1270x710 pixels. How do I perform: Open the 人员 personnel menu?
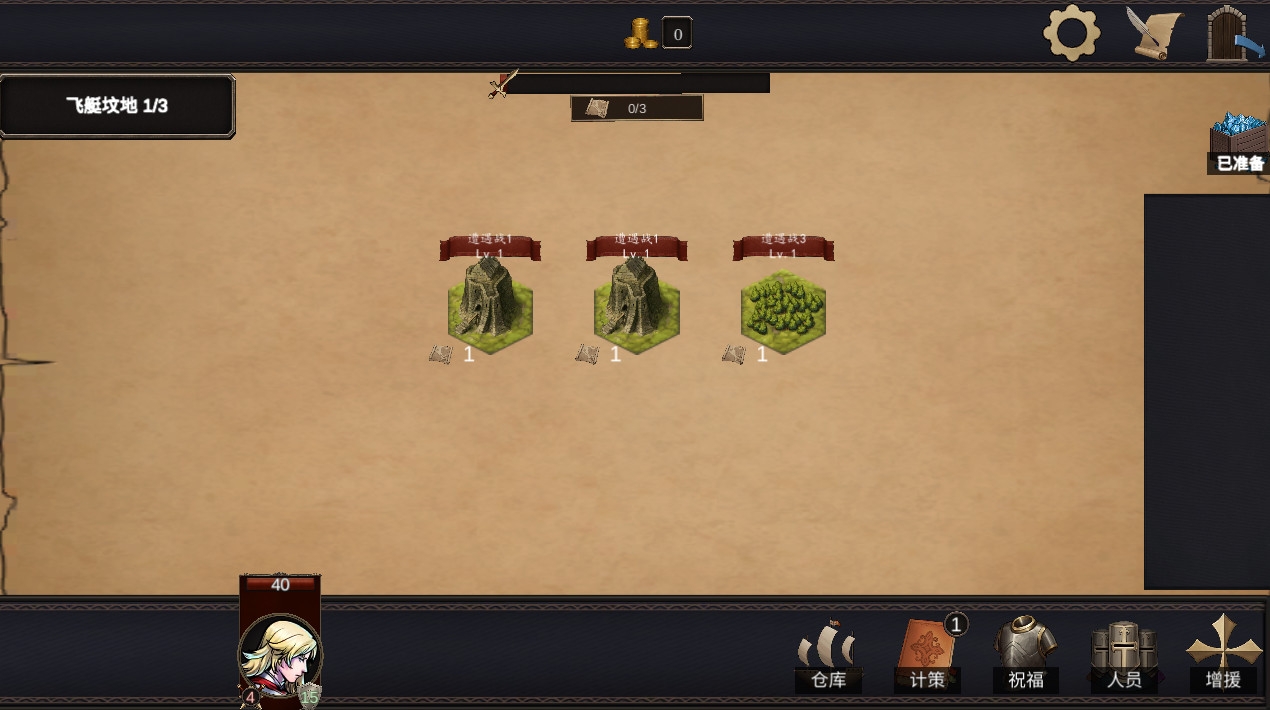(1124, 655)
